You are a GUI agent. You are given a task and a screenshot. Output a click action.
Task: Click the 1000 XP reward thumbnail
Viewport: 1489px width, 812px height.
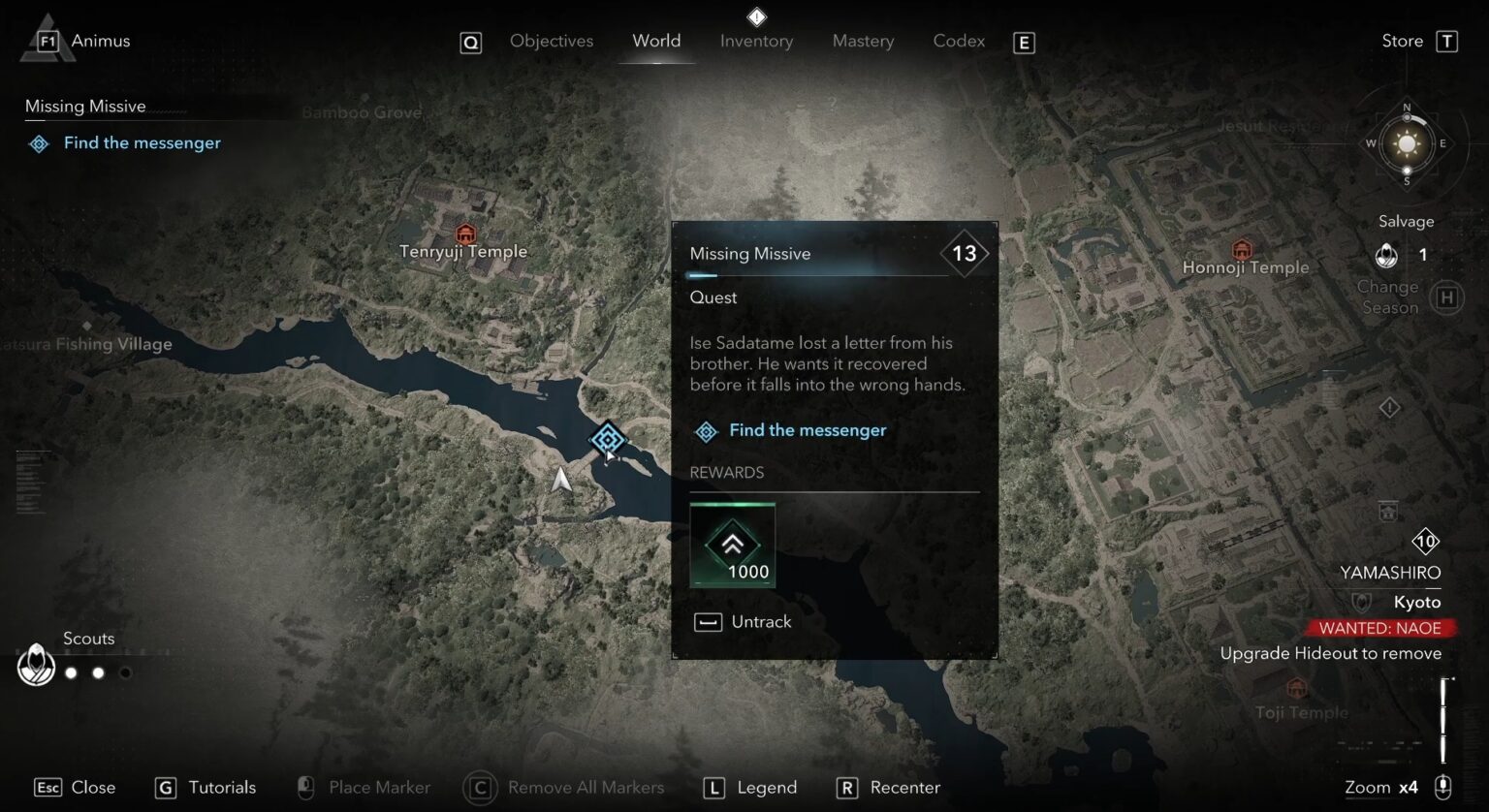732,545
